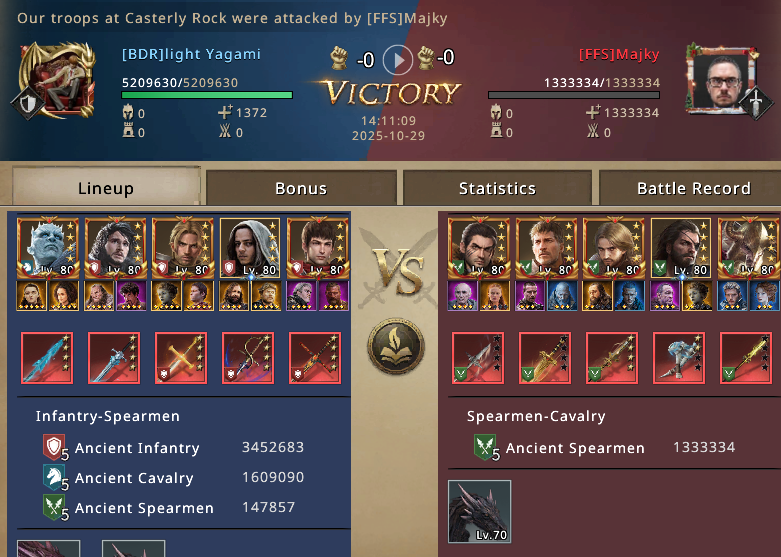Inspect the bow weapon slot

point(248,358)
